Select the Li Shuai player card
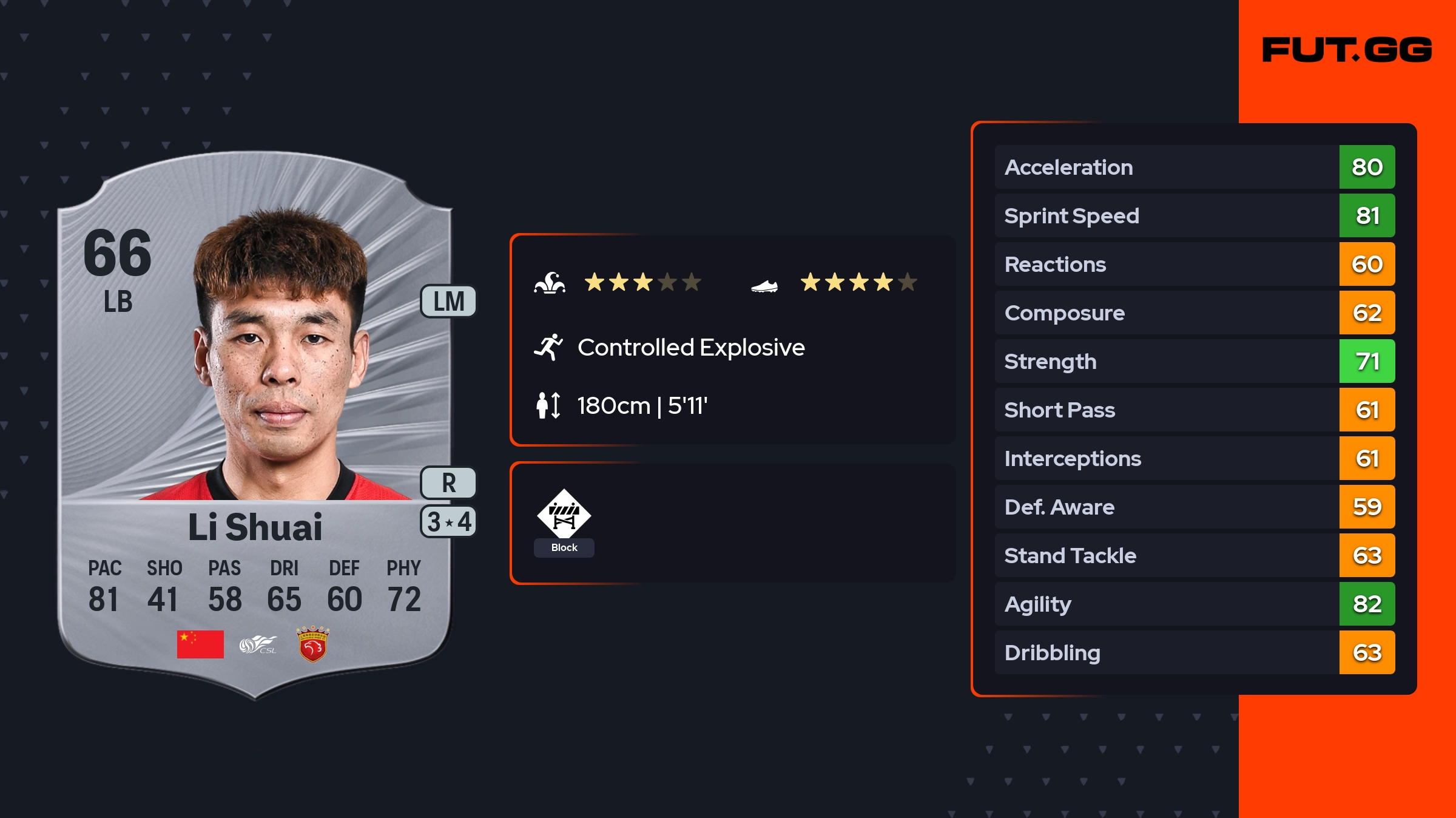1456x818 pixels. point(255,425)
